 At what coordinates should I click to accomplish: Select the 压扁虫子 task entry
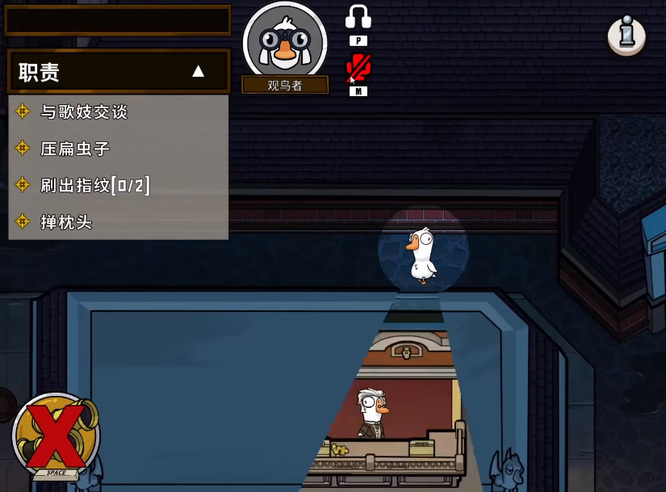74,148
